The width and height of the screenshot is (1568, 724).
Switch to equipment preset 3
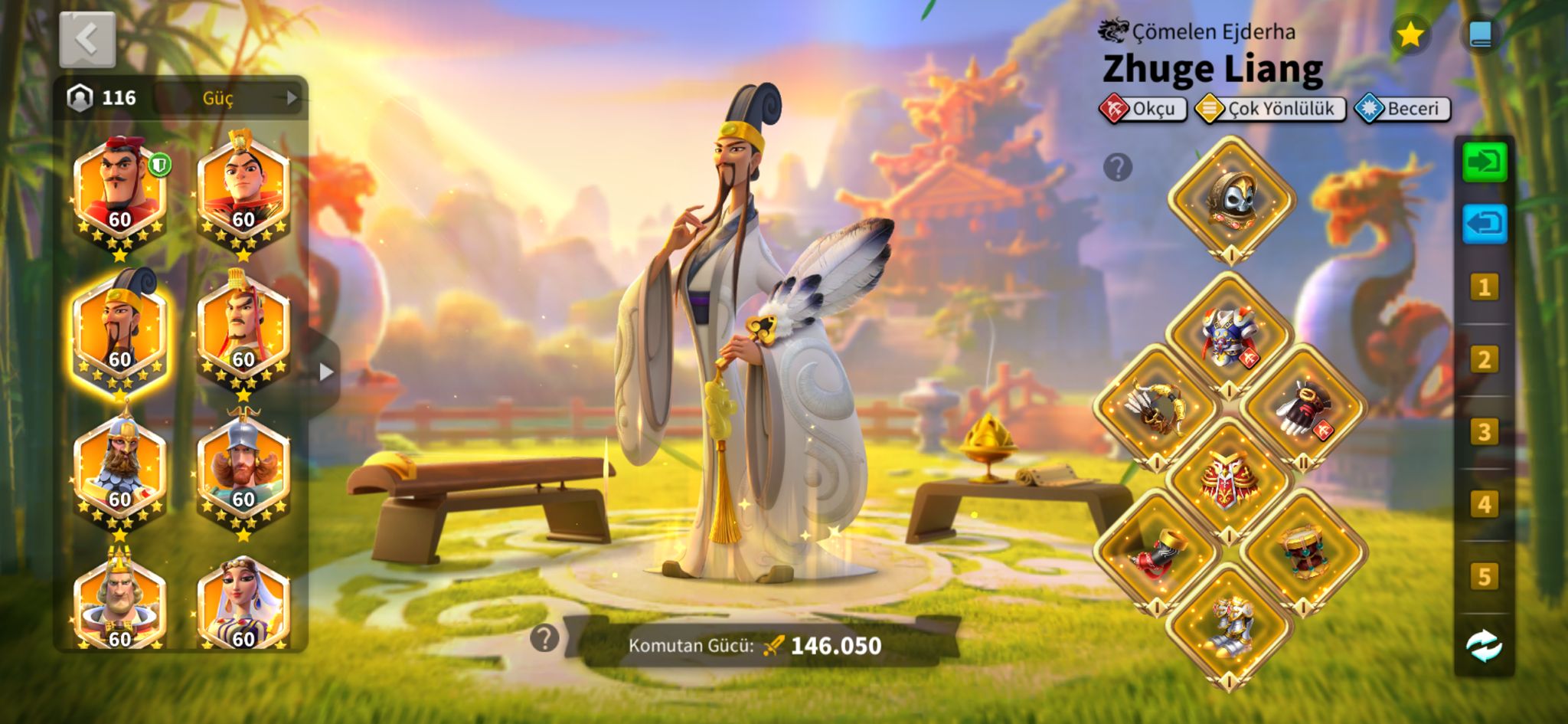click(1484, 432)
